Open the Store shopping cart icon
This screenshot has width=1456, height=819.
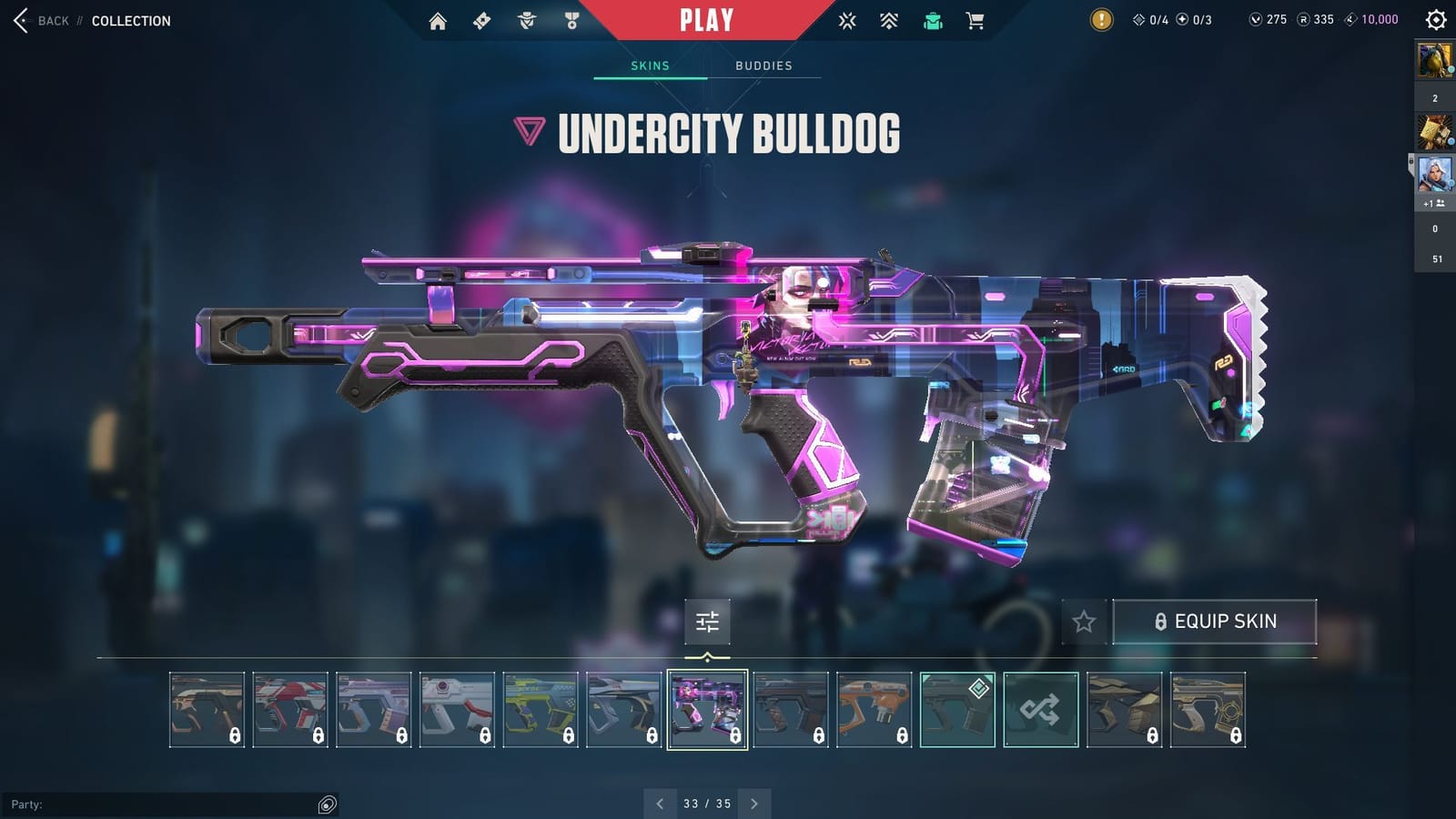[976, 20]
